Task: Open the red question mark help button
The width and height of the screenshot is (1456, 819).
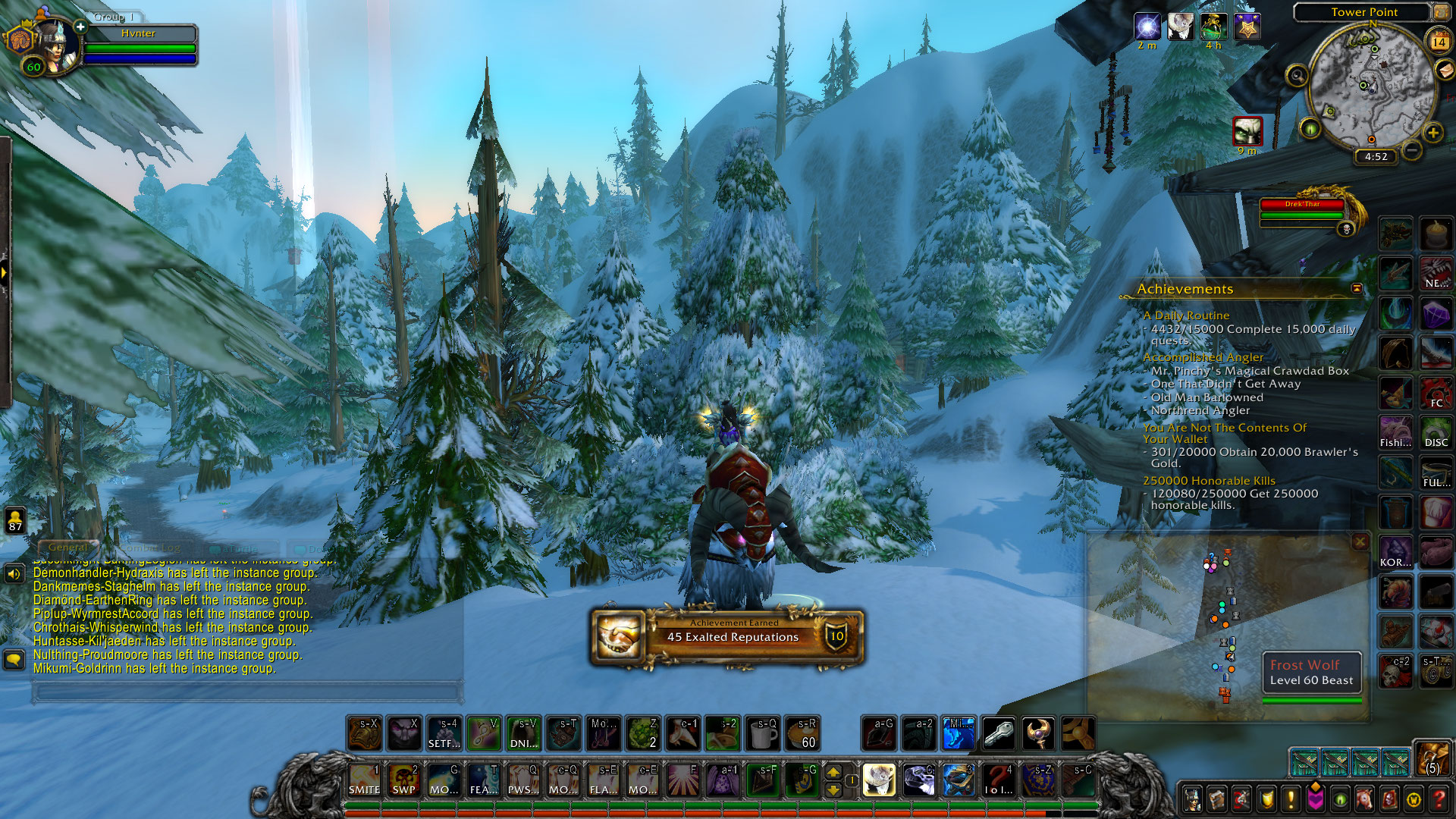Action: tap(1439, 799)
